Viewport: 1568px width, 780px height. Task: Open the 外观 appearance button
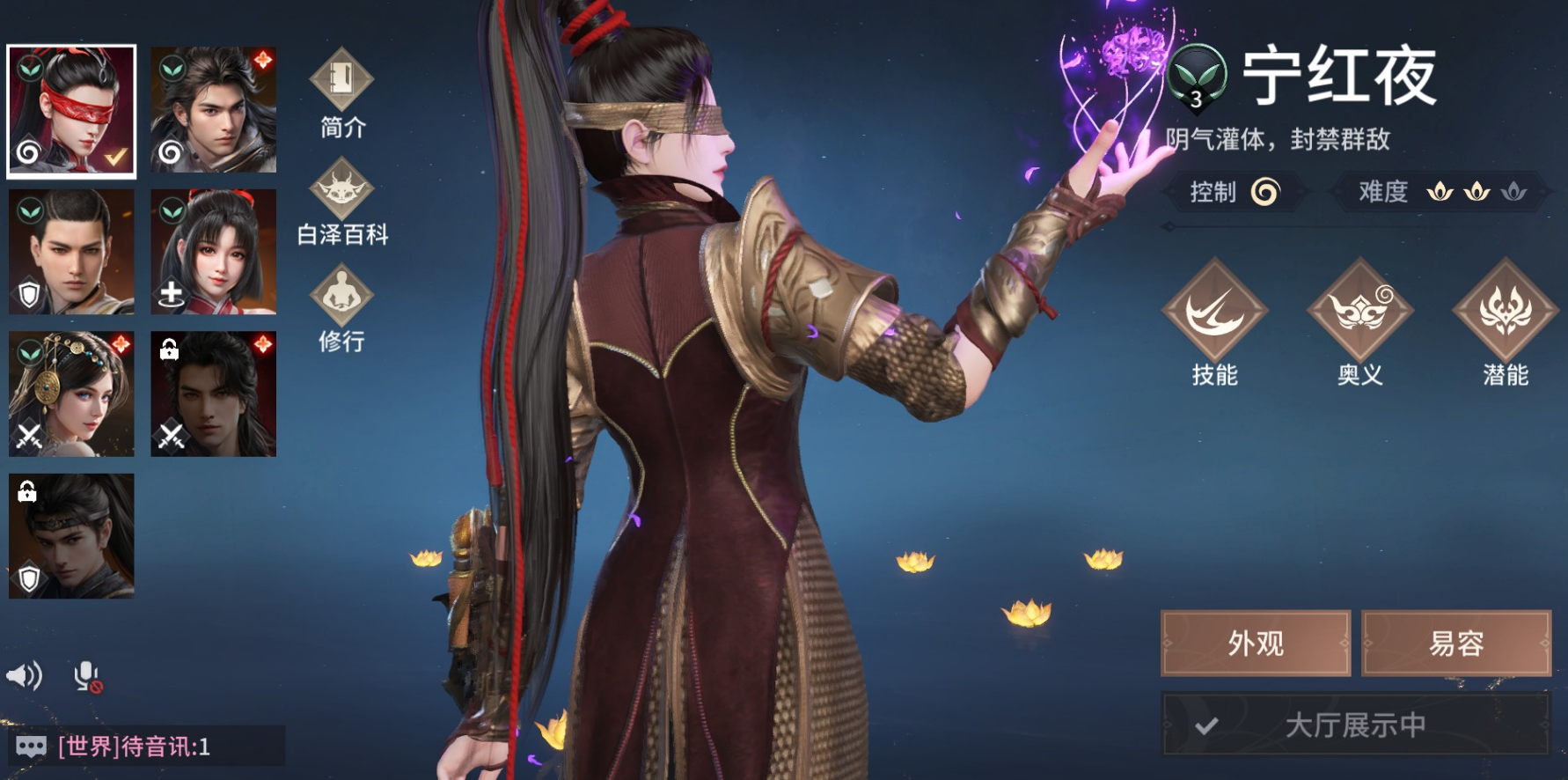point(1256,644)
